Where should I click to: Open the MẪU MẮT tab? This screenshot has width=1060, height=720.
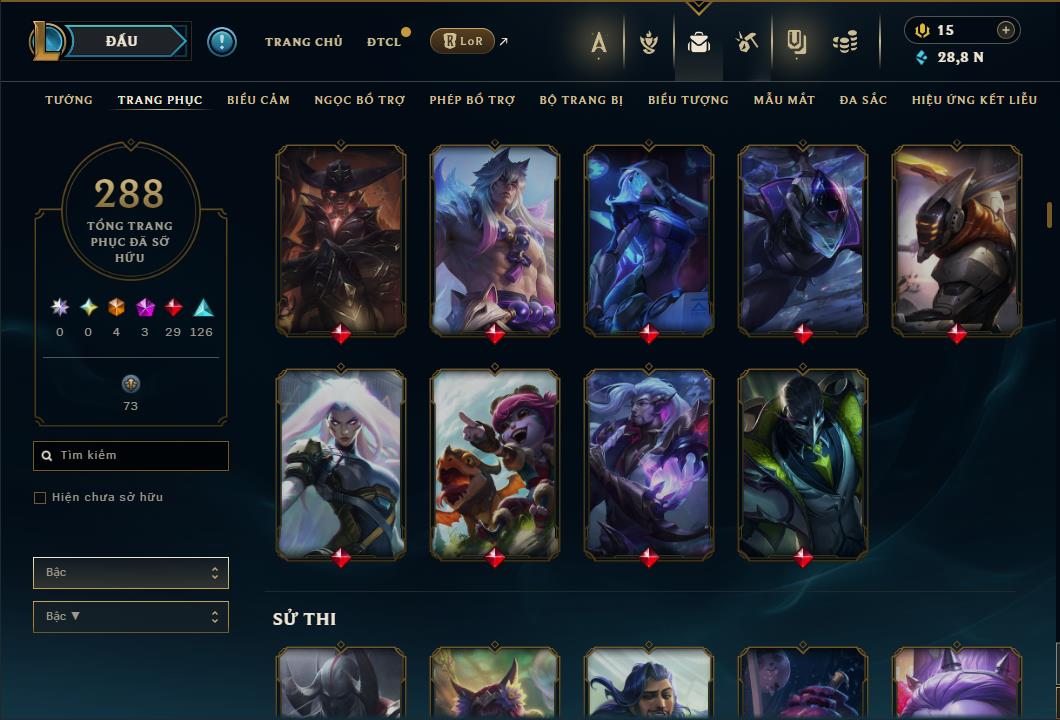(784, 100)
